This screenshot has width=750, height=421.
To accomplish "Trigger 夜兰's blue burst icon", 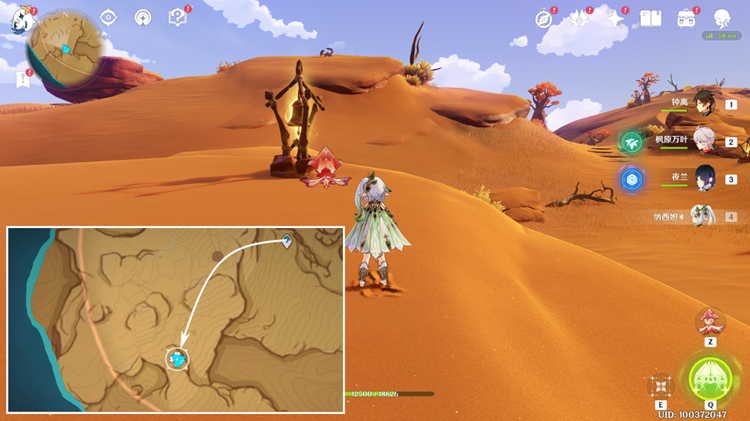I will 630,180.
